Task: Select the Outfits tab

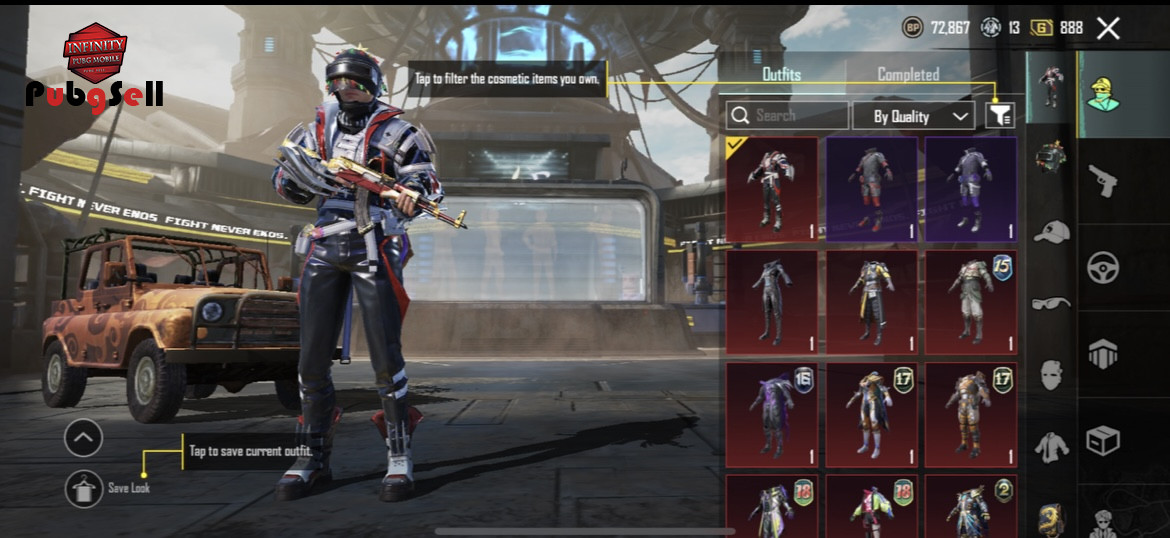Action: [781, 74]
